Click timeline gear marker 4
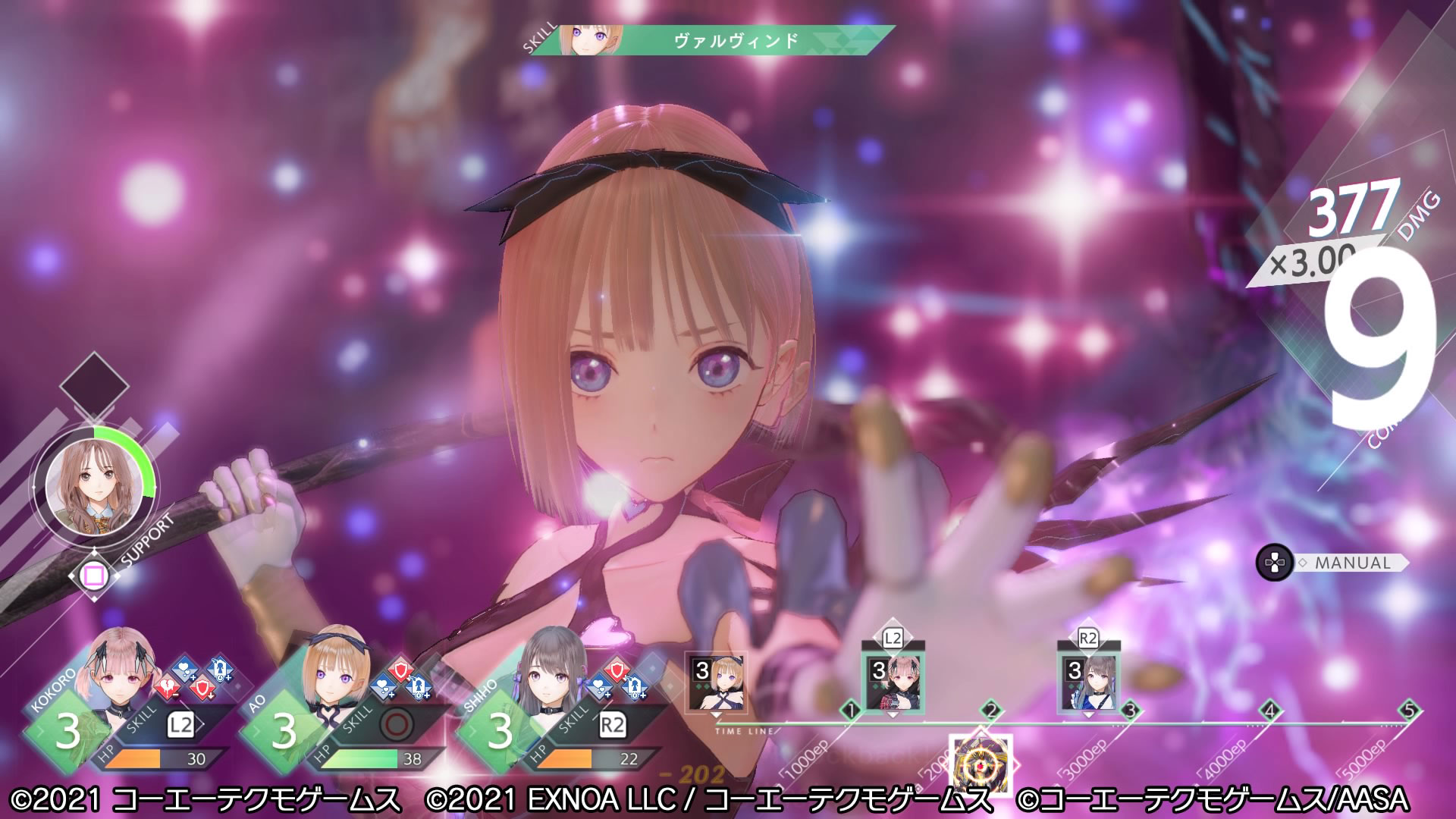 coord(1269,711)
